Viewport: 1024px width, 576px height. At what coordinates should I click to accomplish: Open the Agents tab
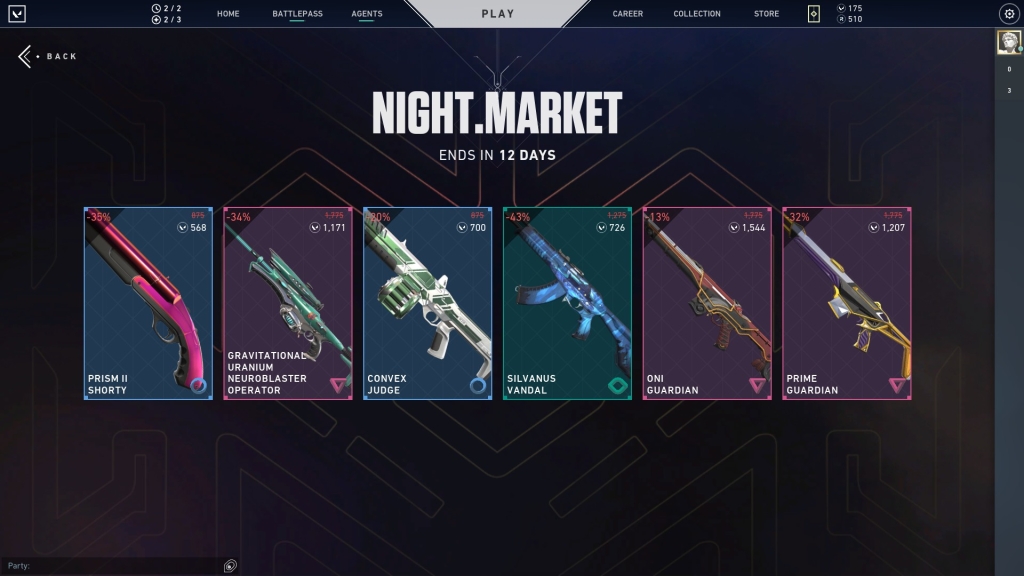point(367,14)
